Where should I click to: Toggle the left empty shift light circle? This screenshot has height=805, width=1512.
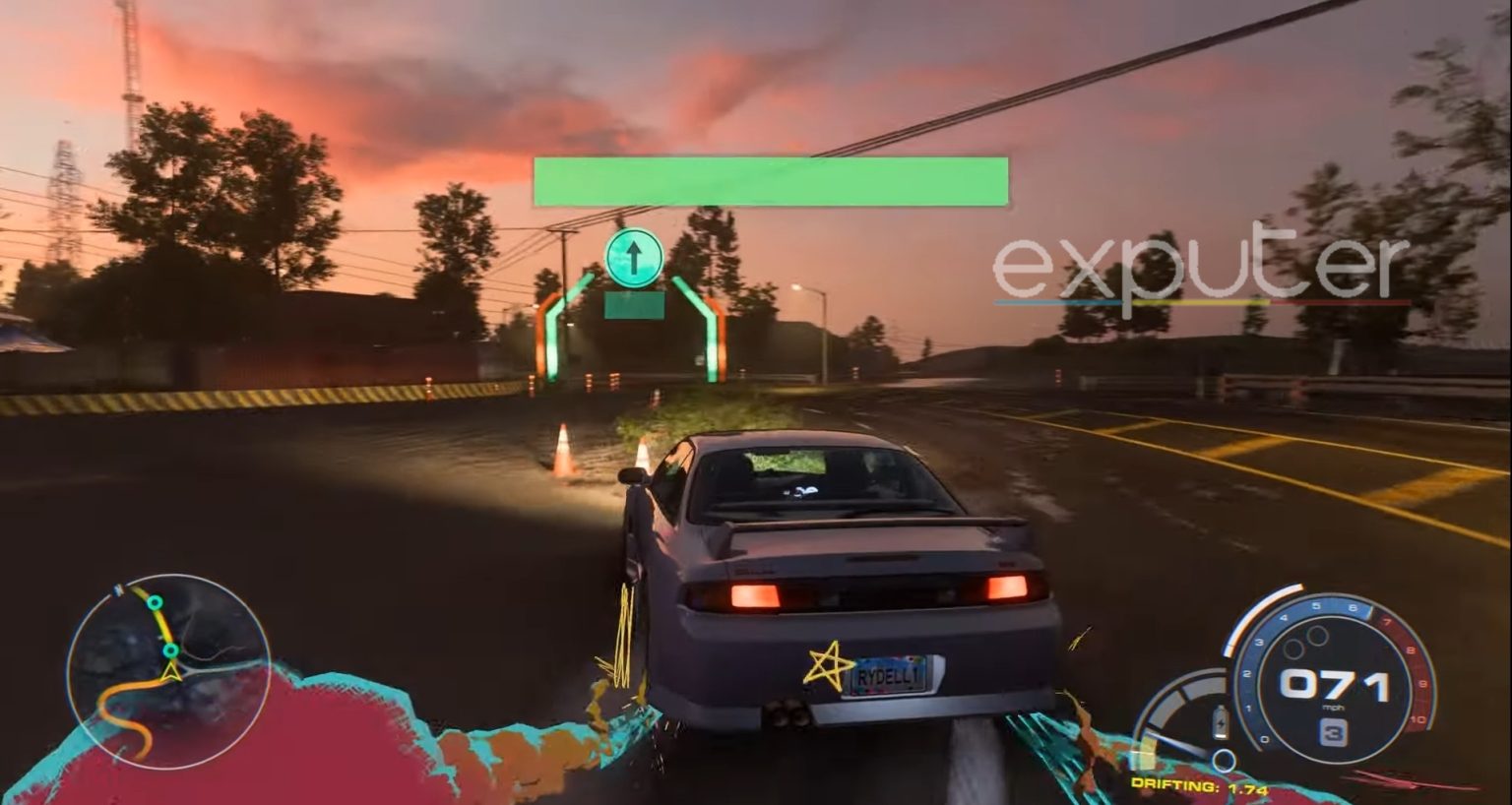[1292, 649]
